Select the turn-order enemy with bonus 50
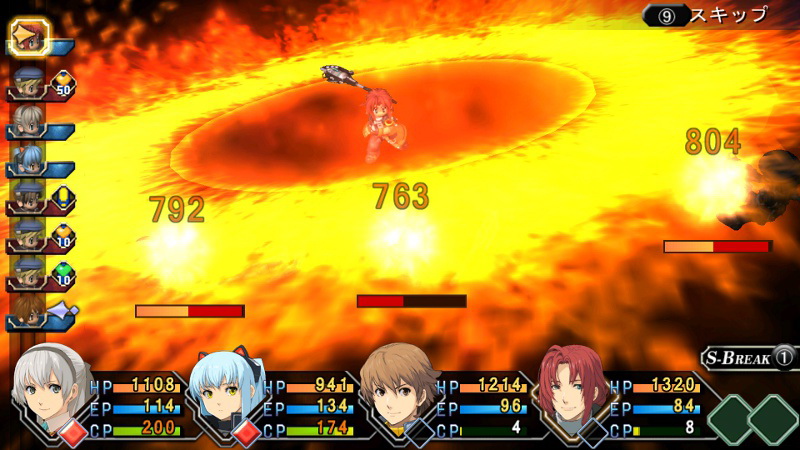Image resolution: width=800 pixels, height=450 pixels. coord(26,83)
